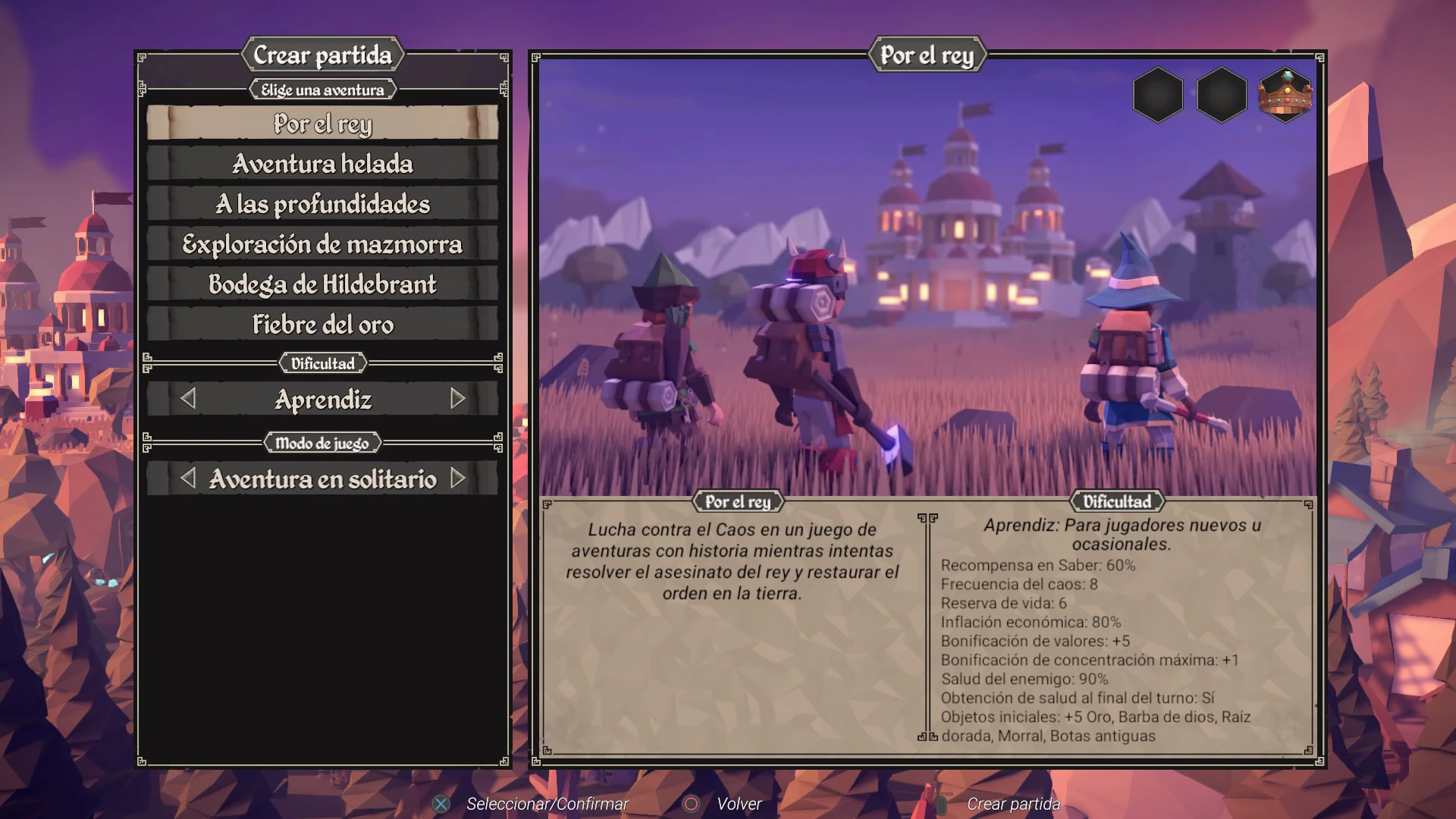Viewport: 1456px width, 819px height.
Task: Select Exploración de mazmorra
Action: [322, 244]
